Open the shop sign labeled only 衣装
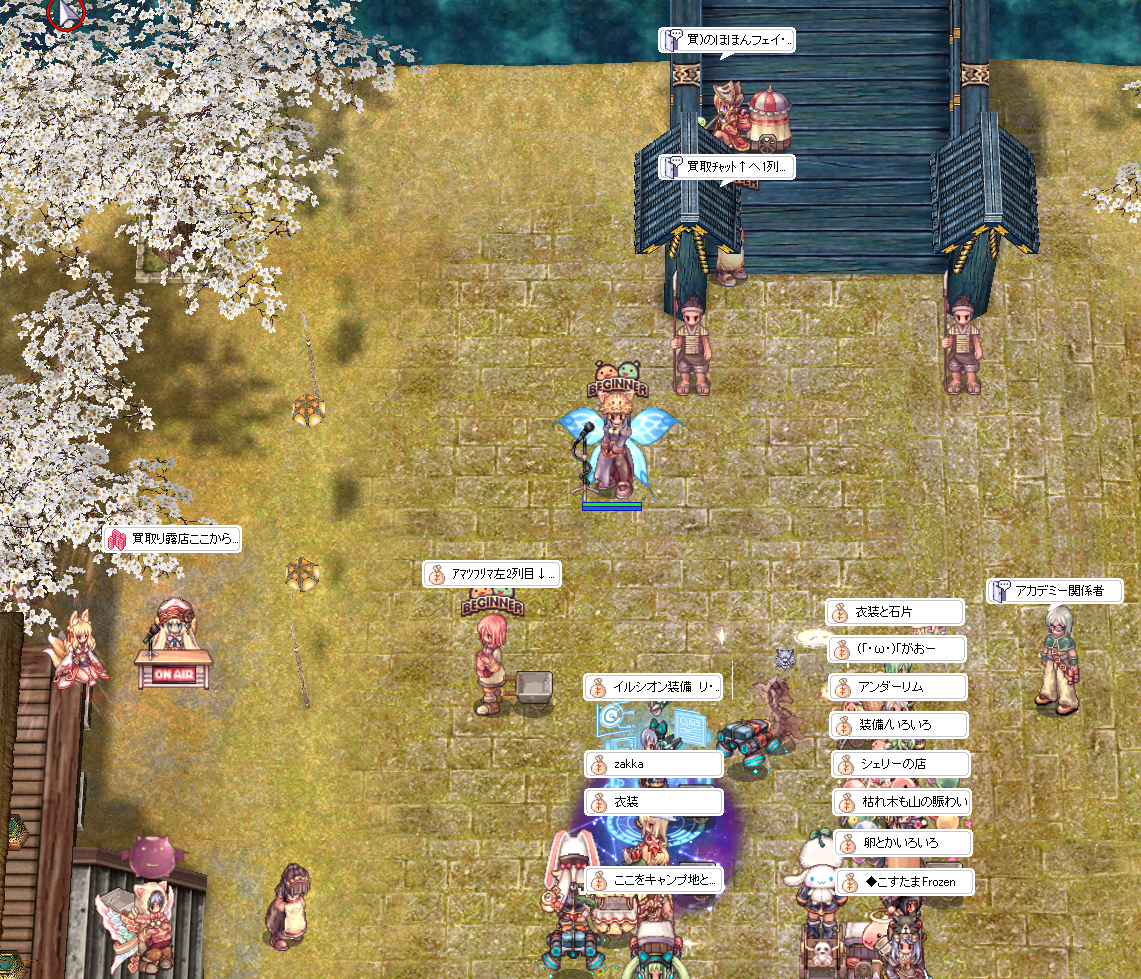The width and height of the screenshot is (1141, 979). (x=653, y=802)
